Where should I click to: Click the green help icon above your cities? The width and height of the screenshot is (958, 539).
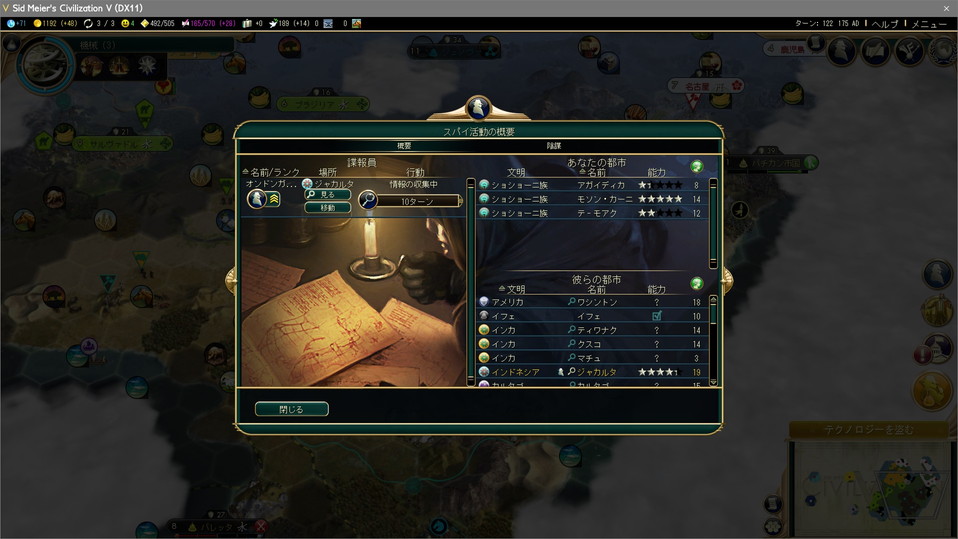697,167
